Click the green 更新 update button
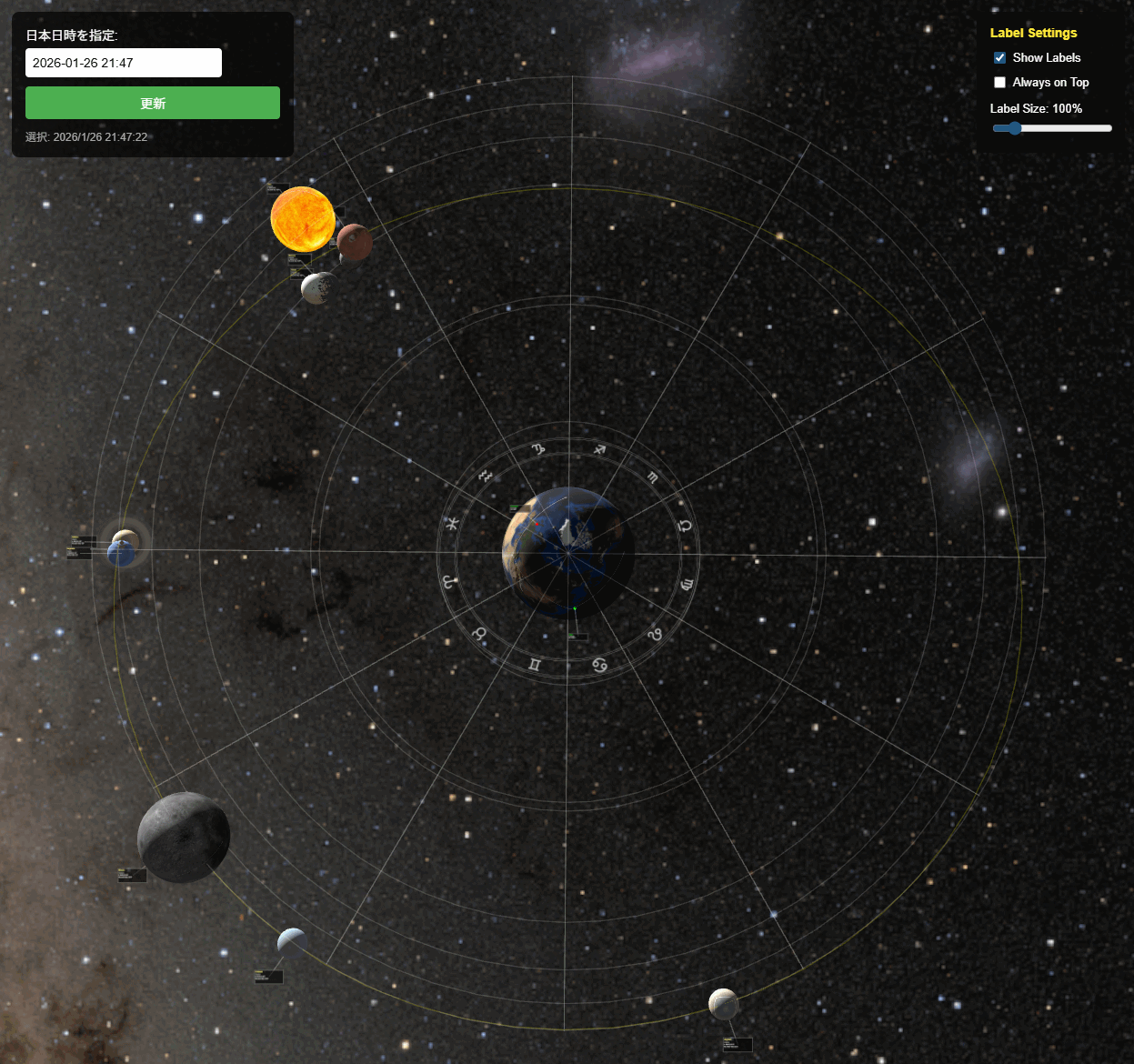Image resolution: width=1134 pixels, height=1064 pixels. click(x=153, y=103)
